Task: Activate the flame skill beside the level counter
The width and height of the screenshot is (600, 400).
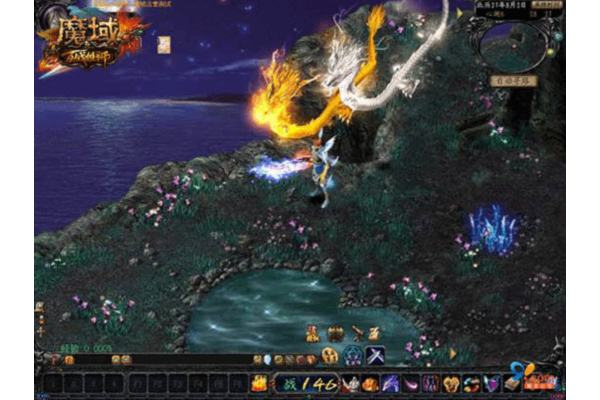Action: [258, 382]
